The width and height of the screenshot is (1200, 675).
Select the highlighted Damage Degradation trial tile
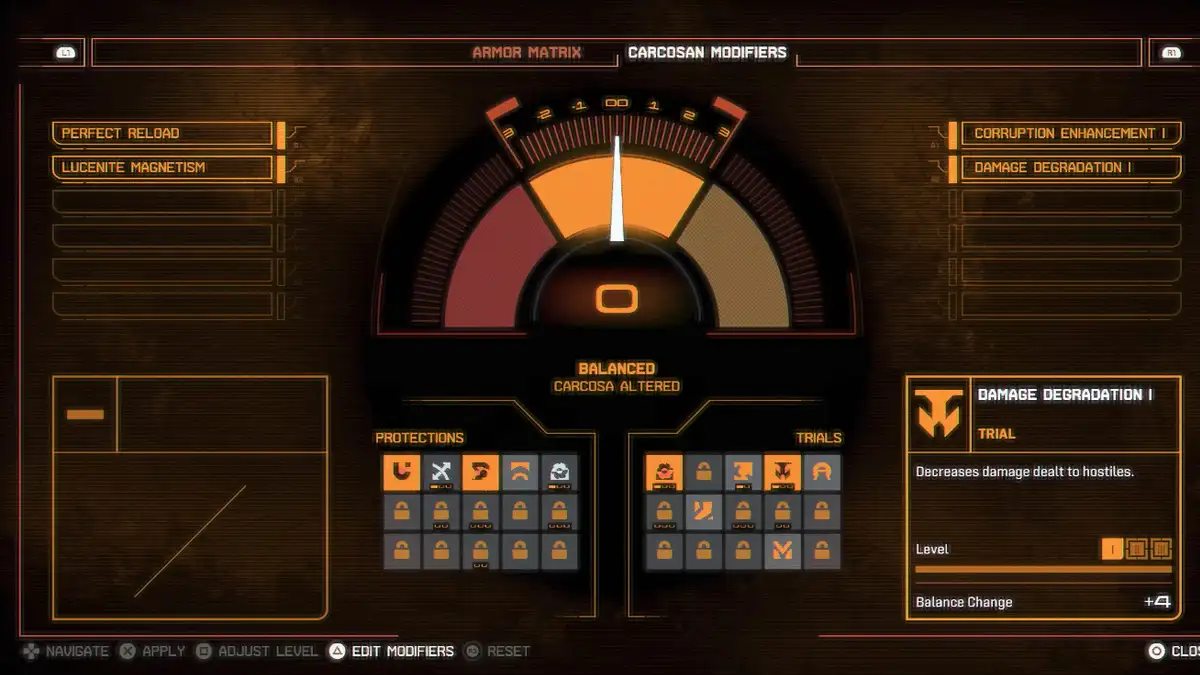point(782,472)
